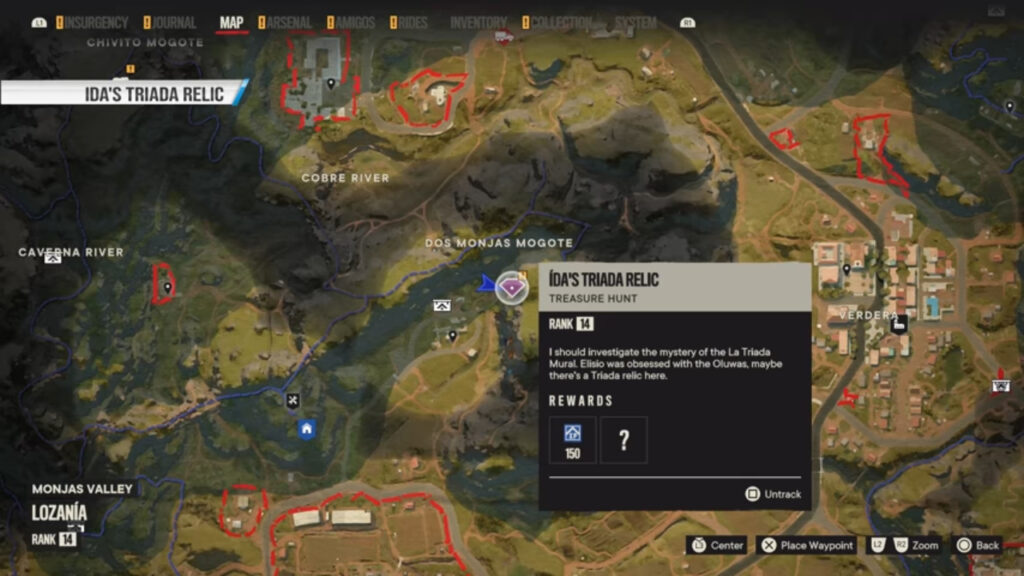Click the 150 XP reward tile

(573, 440)
